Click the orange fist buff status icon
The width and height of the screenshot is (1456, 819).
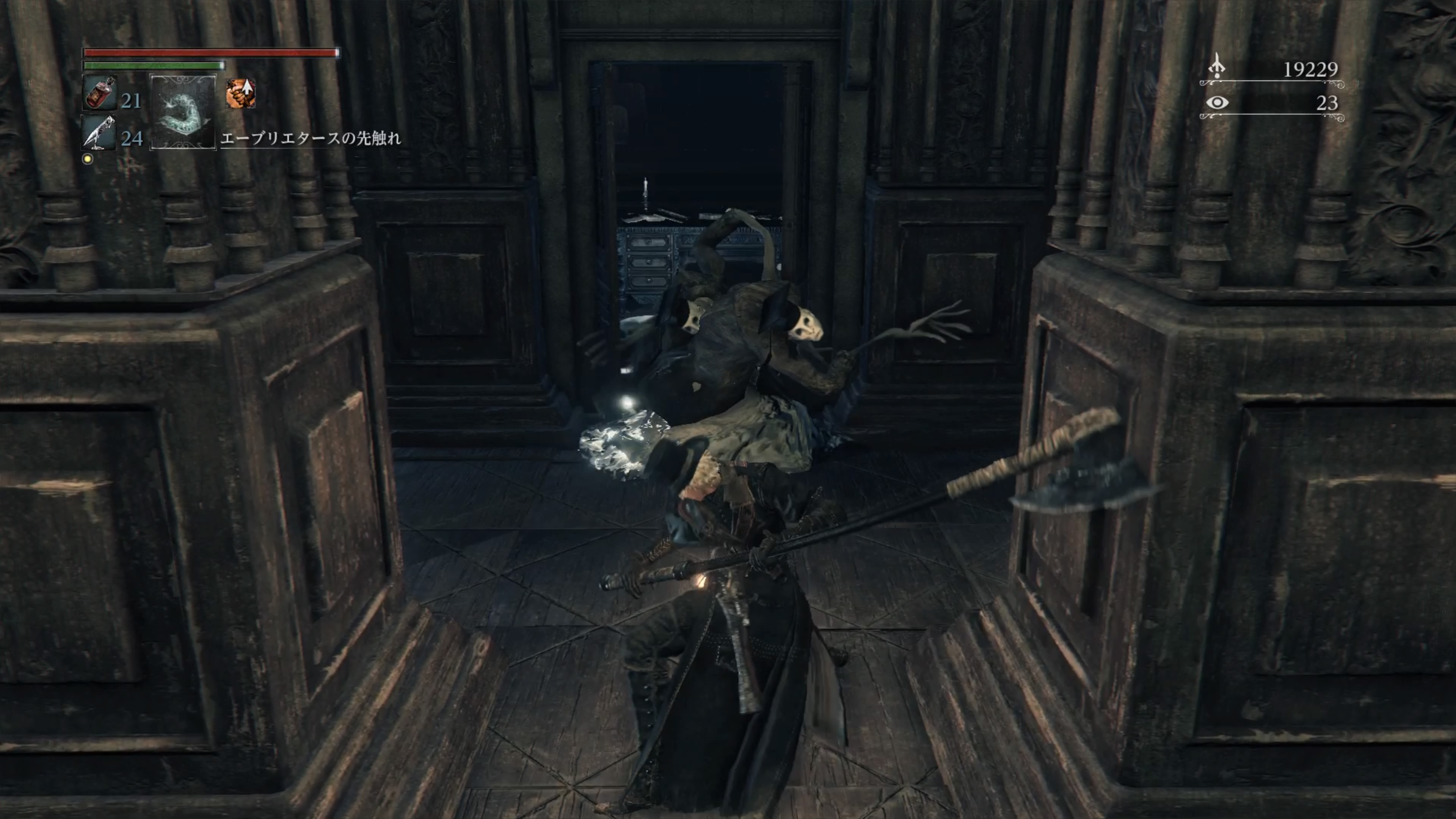(x=241, y=93)
